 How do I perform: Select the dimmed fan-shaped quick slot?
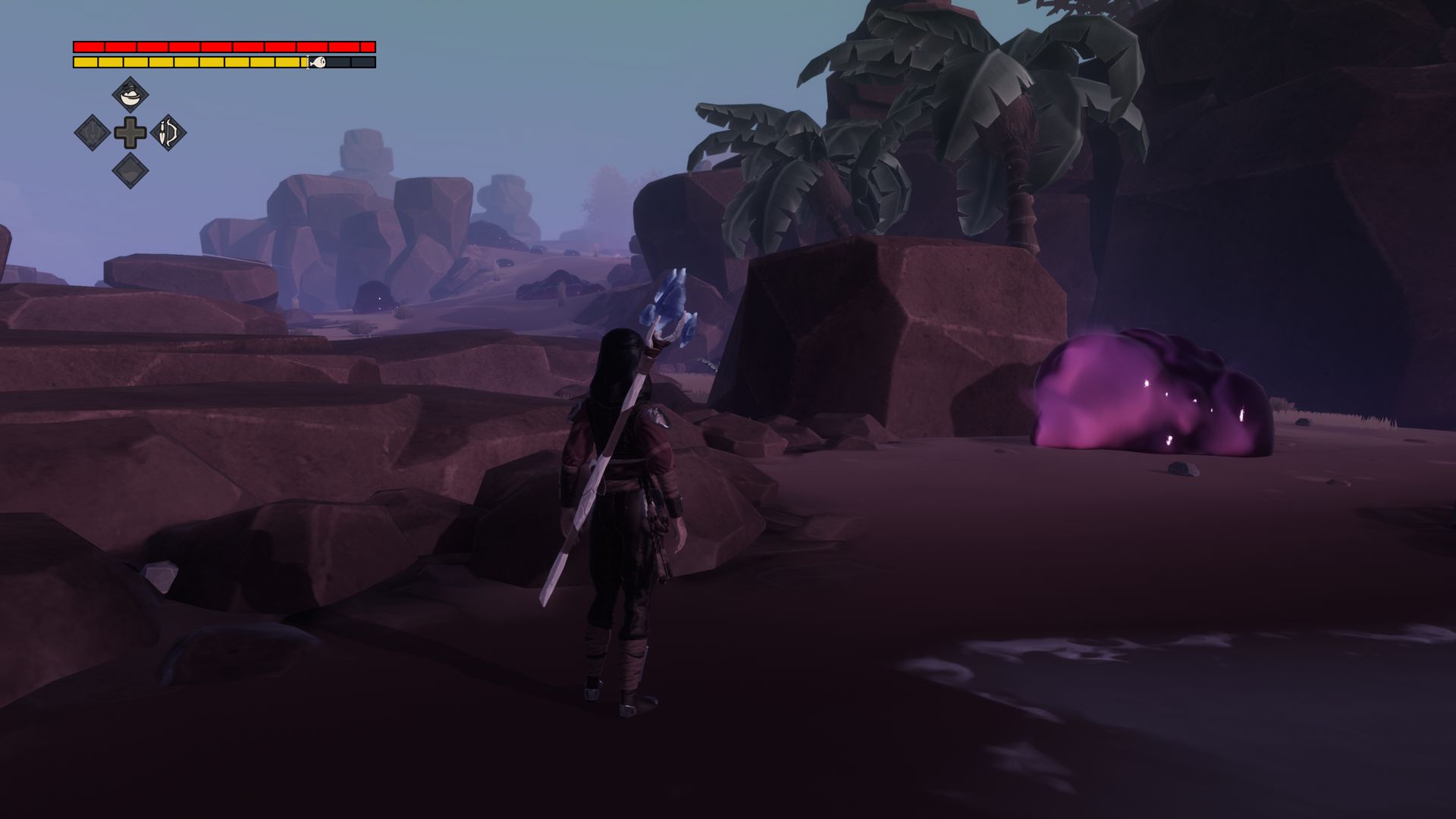click(92, 133)
